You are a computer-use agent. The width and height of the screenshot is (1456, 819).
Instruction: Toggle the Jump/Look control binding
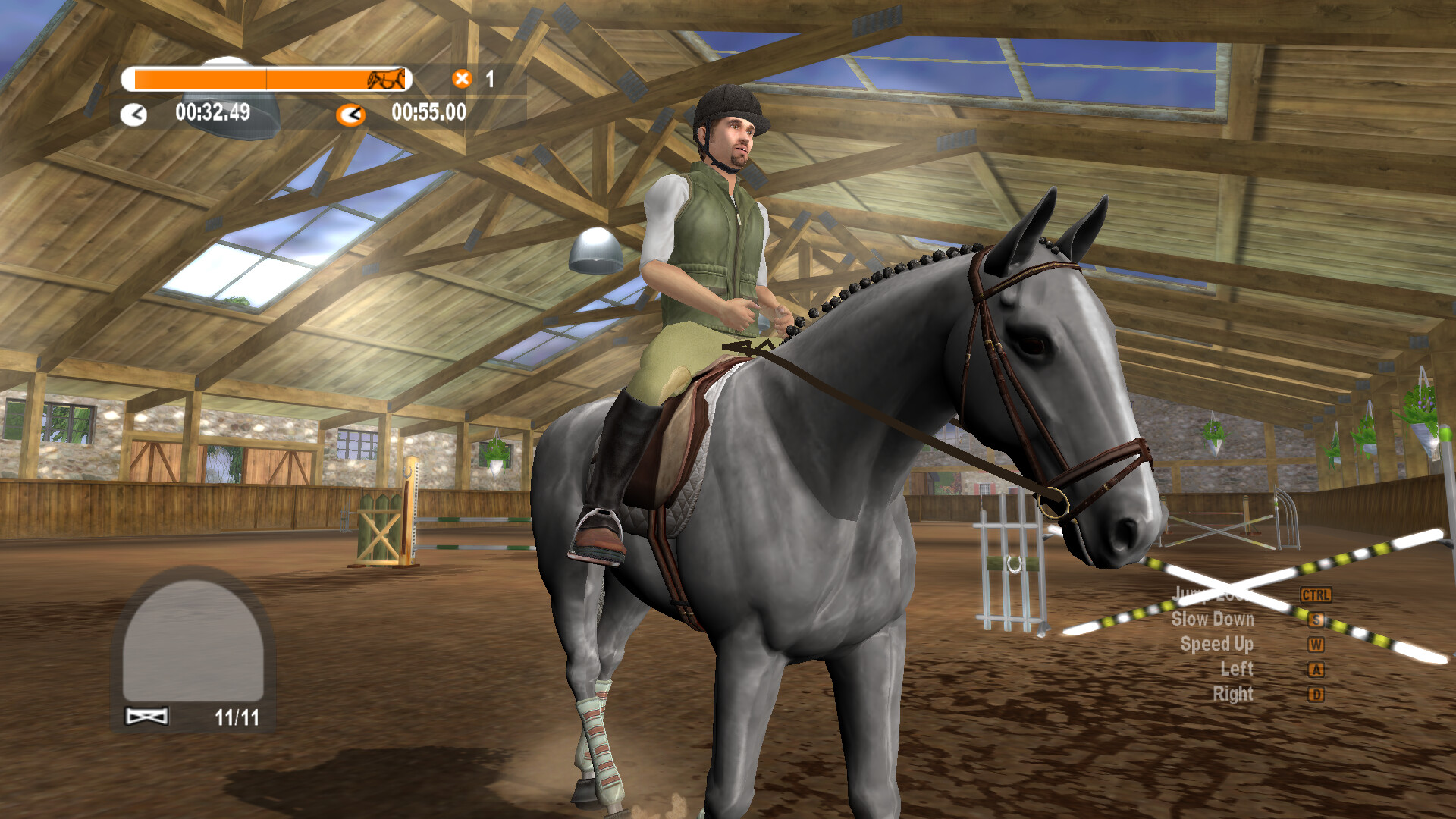pos(1317,596)
